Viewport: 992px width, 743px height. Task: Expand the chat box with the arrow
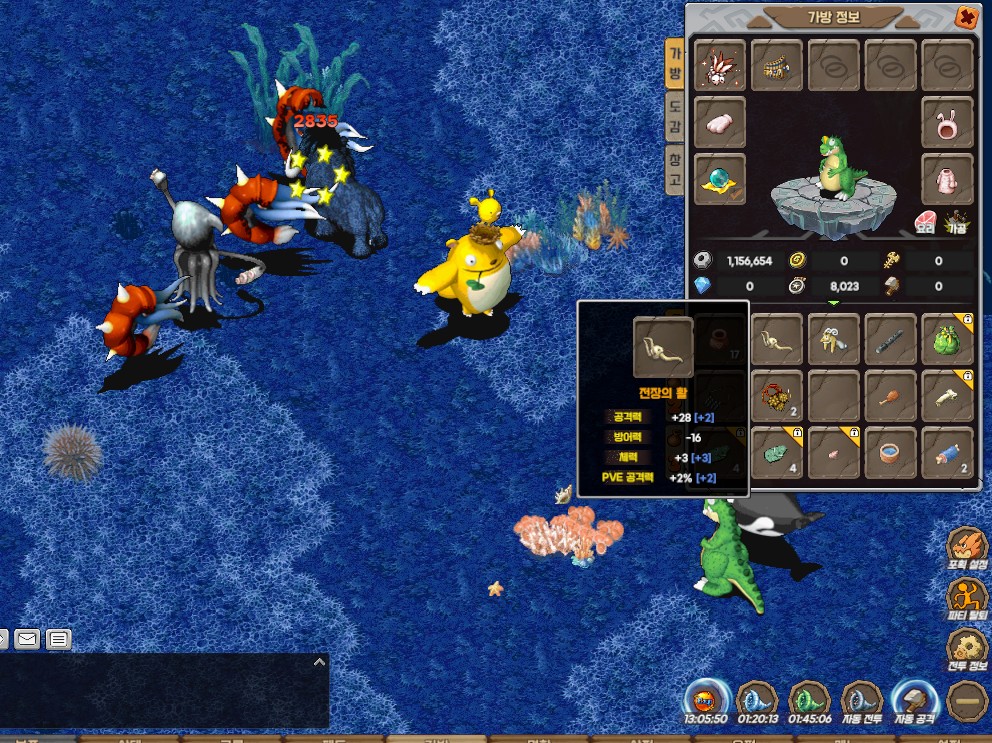[319, 661]
